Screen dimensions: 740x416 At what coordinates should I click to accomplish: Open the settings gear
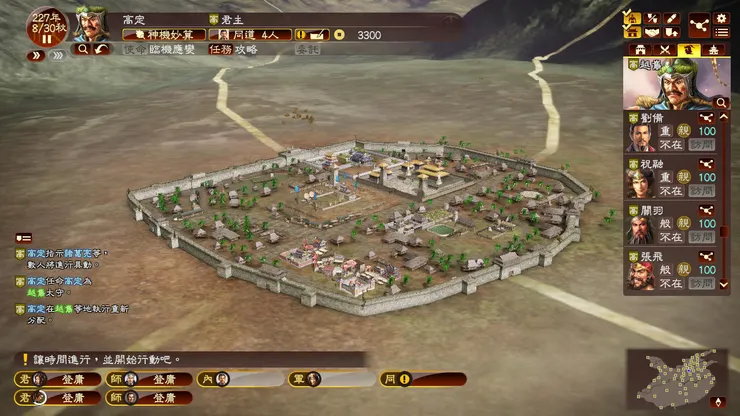[721, 18]
